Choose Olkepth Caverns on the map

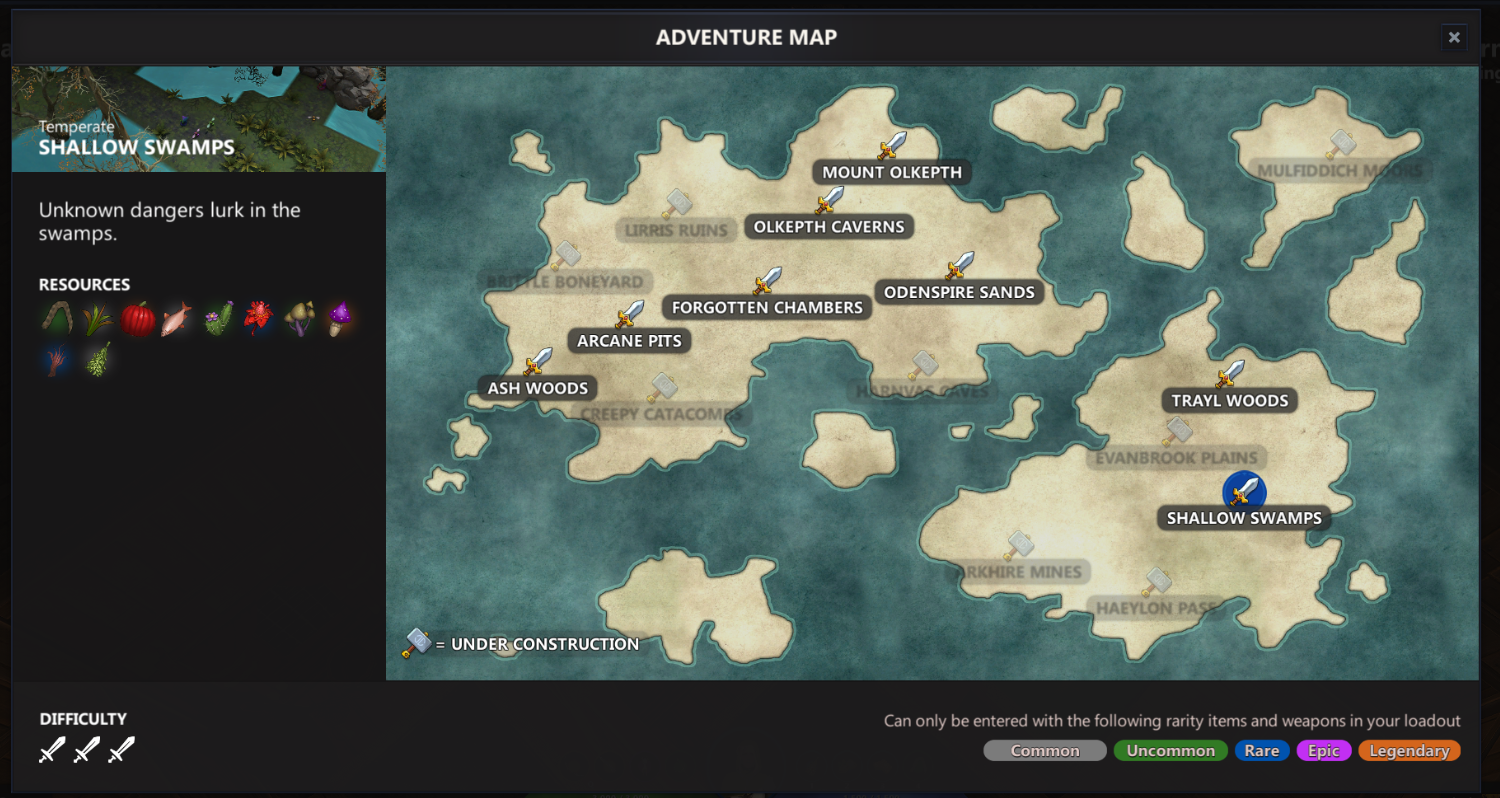[x=828, y=227]
